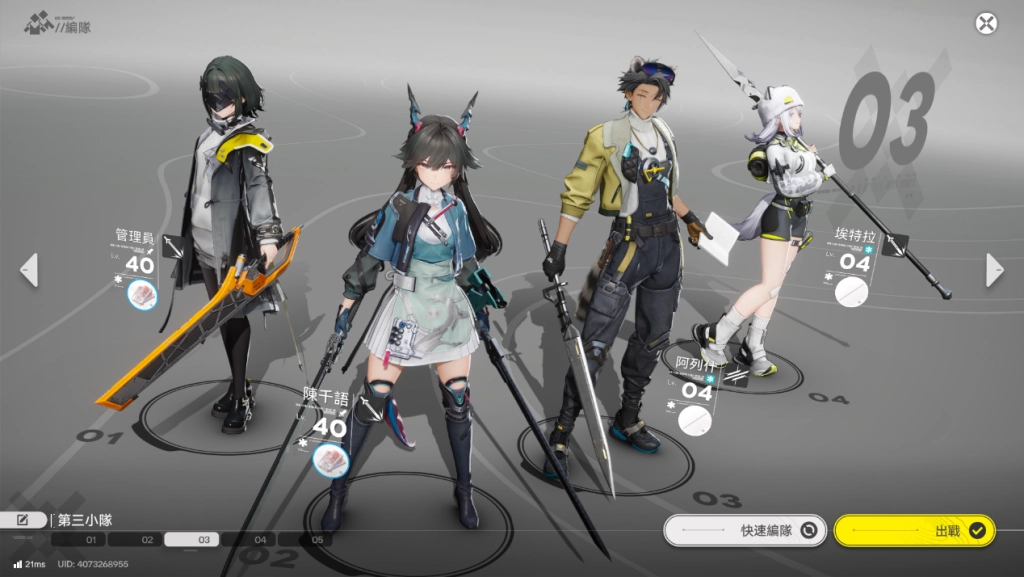Image resolution: width=1024 pixels, height=577 pixels.
Task: Choose the 埃特拉 Lv.04 character card
Action: [x=855, y=254]
